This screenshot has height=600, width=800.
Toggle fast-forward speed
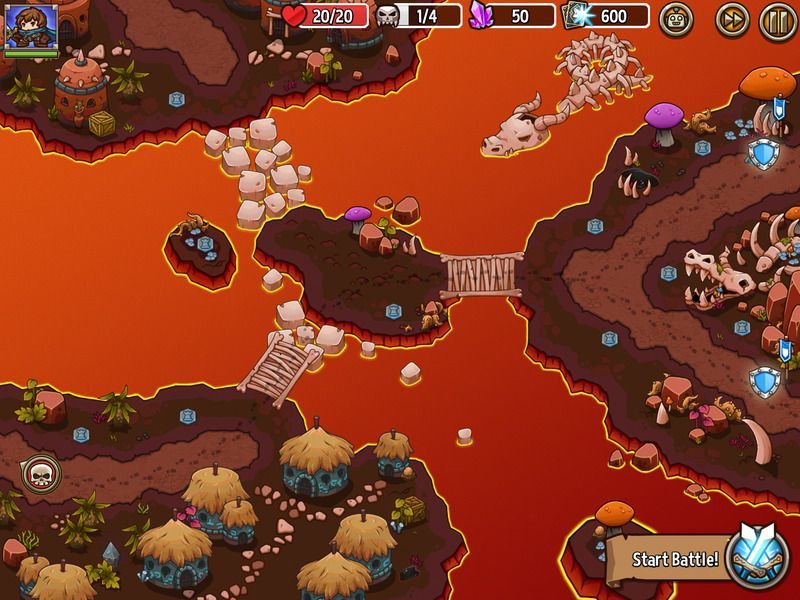pos(732,17)
